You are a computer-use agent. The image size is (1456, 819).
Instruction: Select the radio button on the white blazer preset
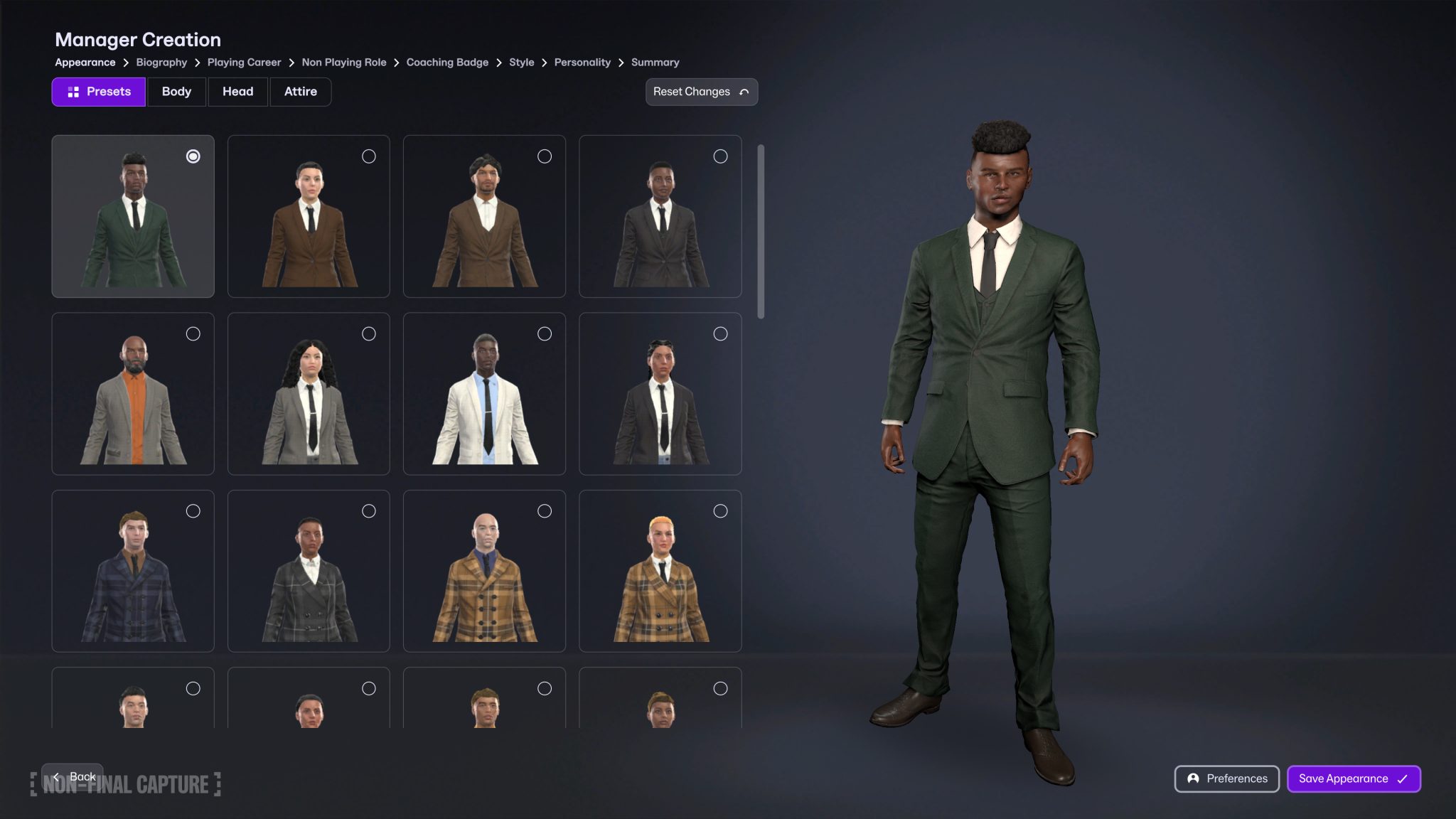click(x=545, y=333)
